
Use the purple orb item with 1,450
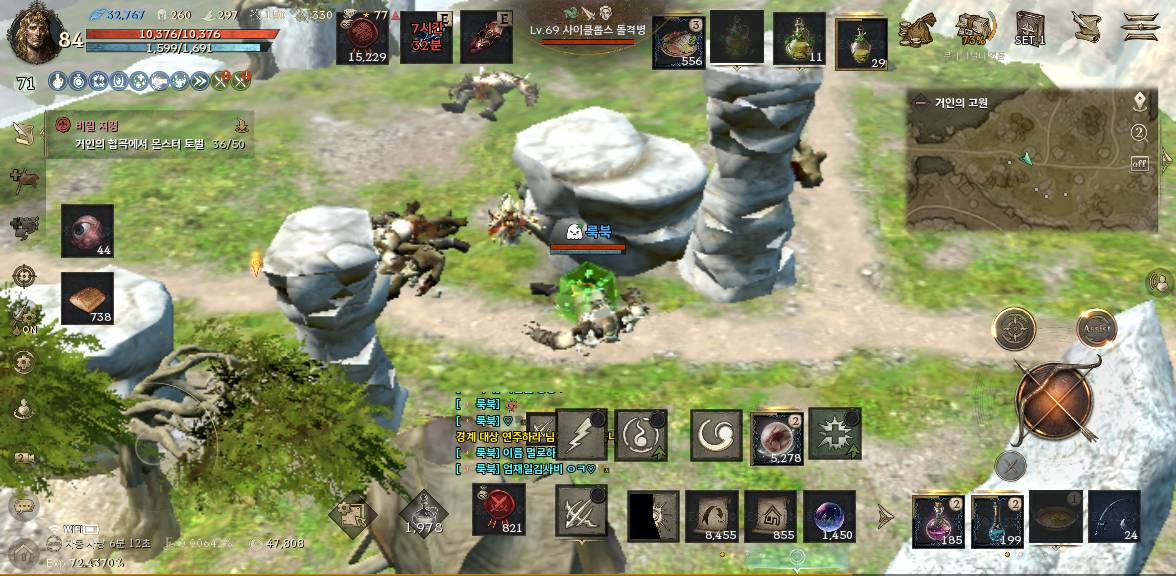[x=829, y=516]
